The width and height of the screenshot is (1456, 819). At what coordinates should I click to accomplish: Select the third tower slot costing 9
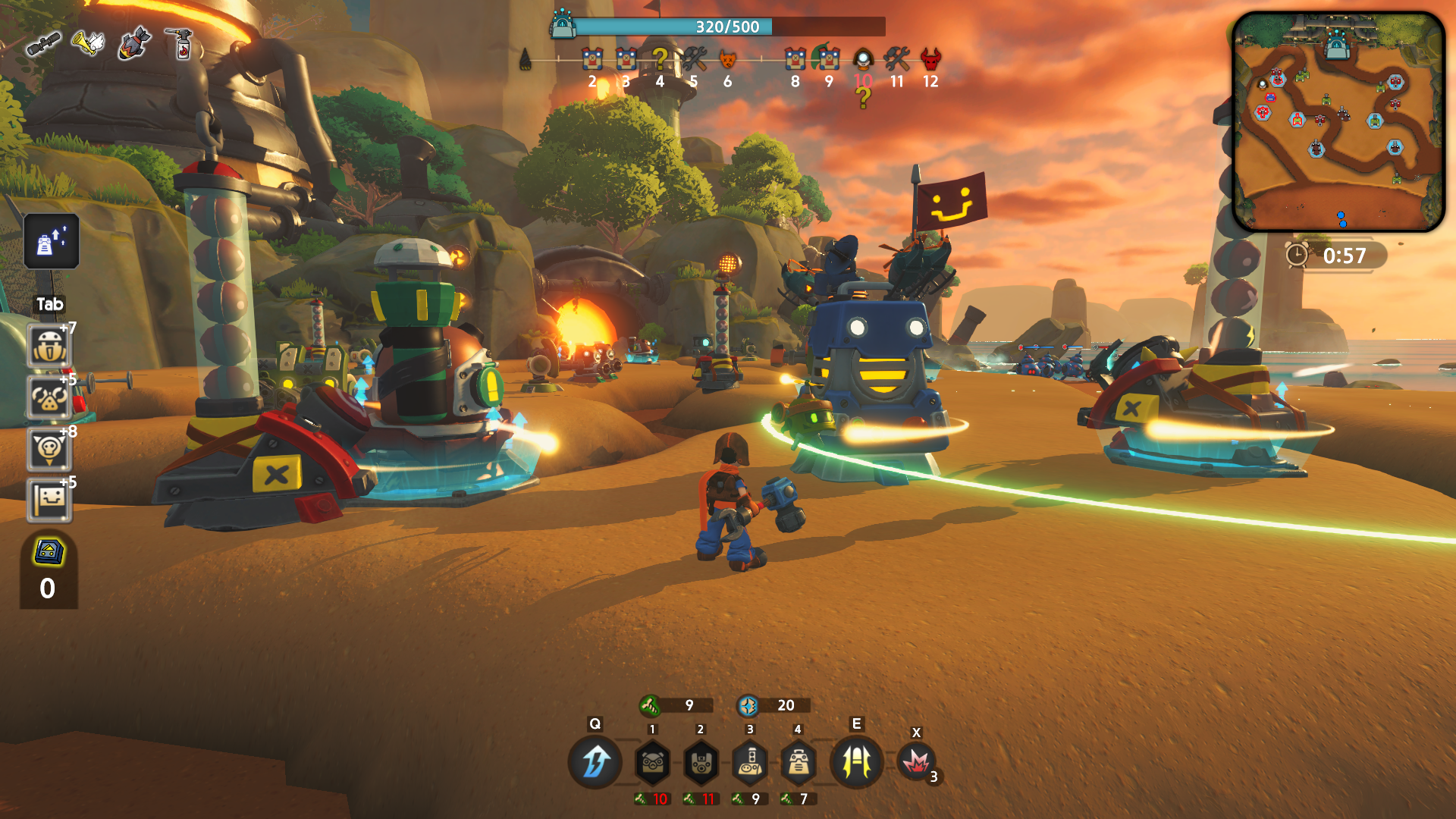pyautogui.click(x=750, y=761)
